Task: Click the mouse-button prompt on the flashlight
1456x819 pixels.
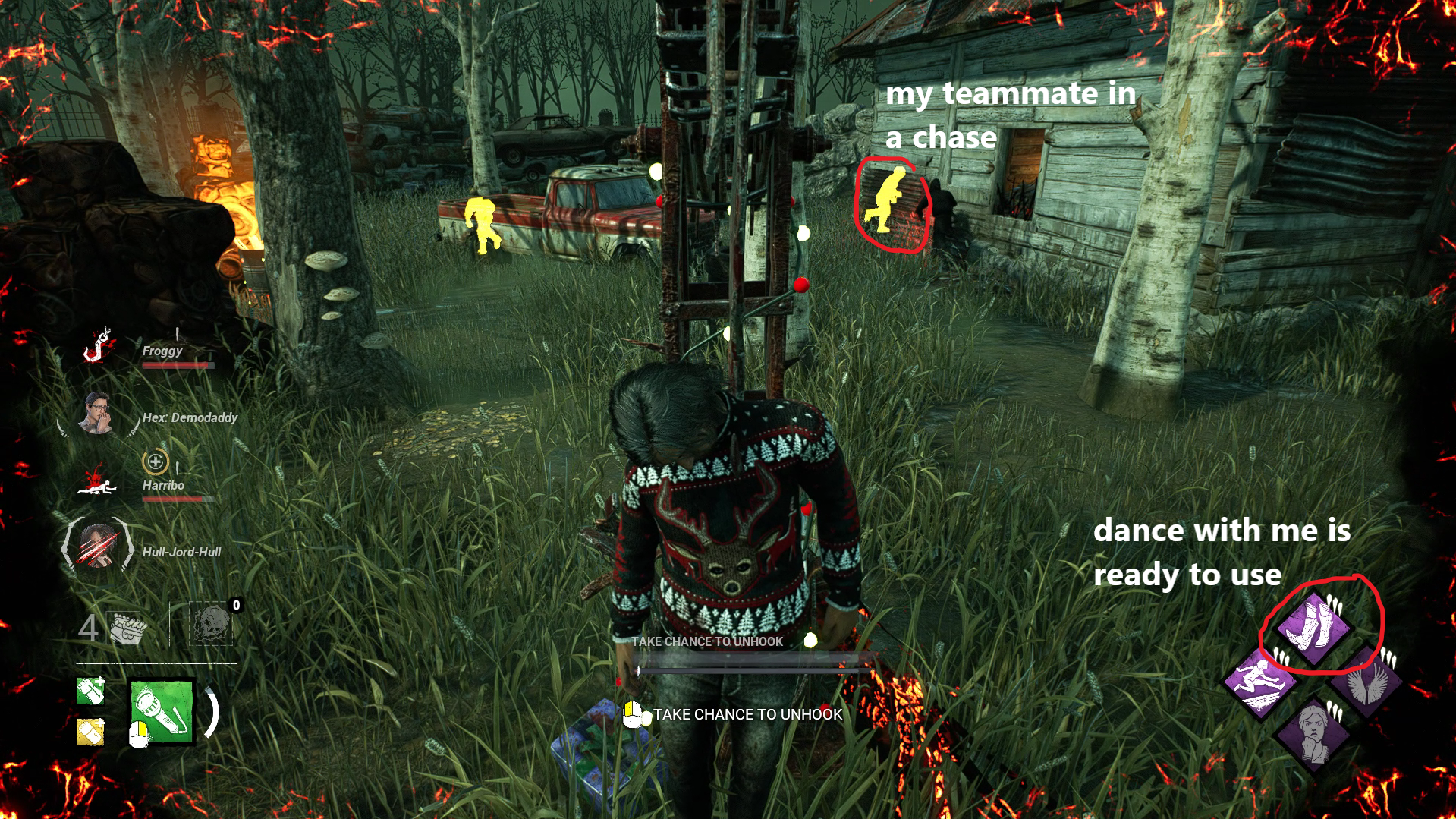Action: [139, 736]
